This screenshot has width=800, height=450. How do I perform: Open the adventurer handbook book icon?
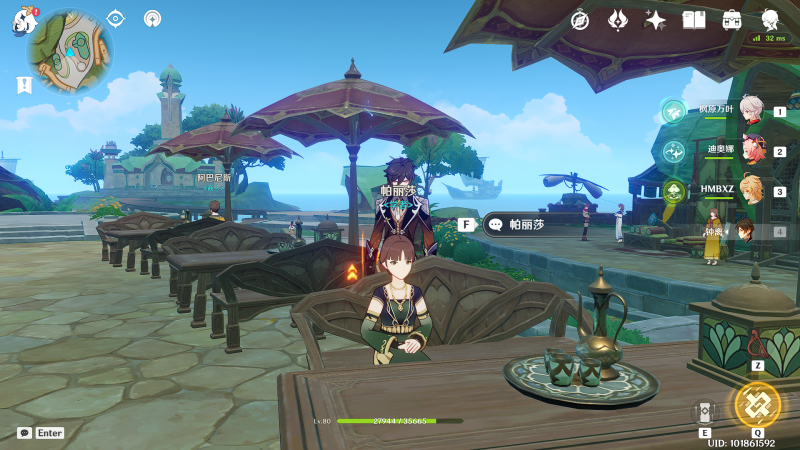coord(694,20)
